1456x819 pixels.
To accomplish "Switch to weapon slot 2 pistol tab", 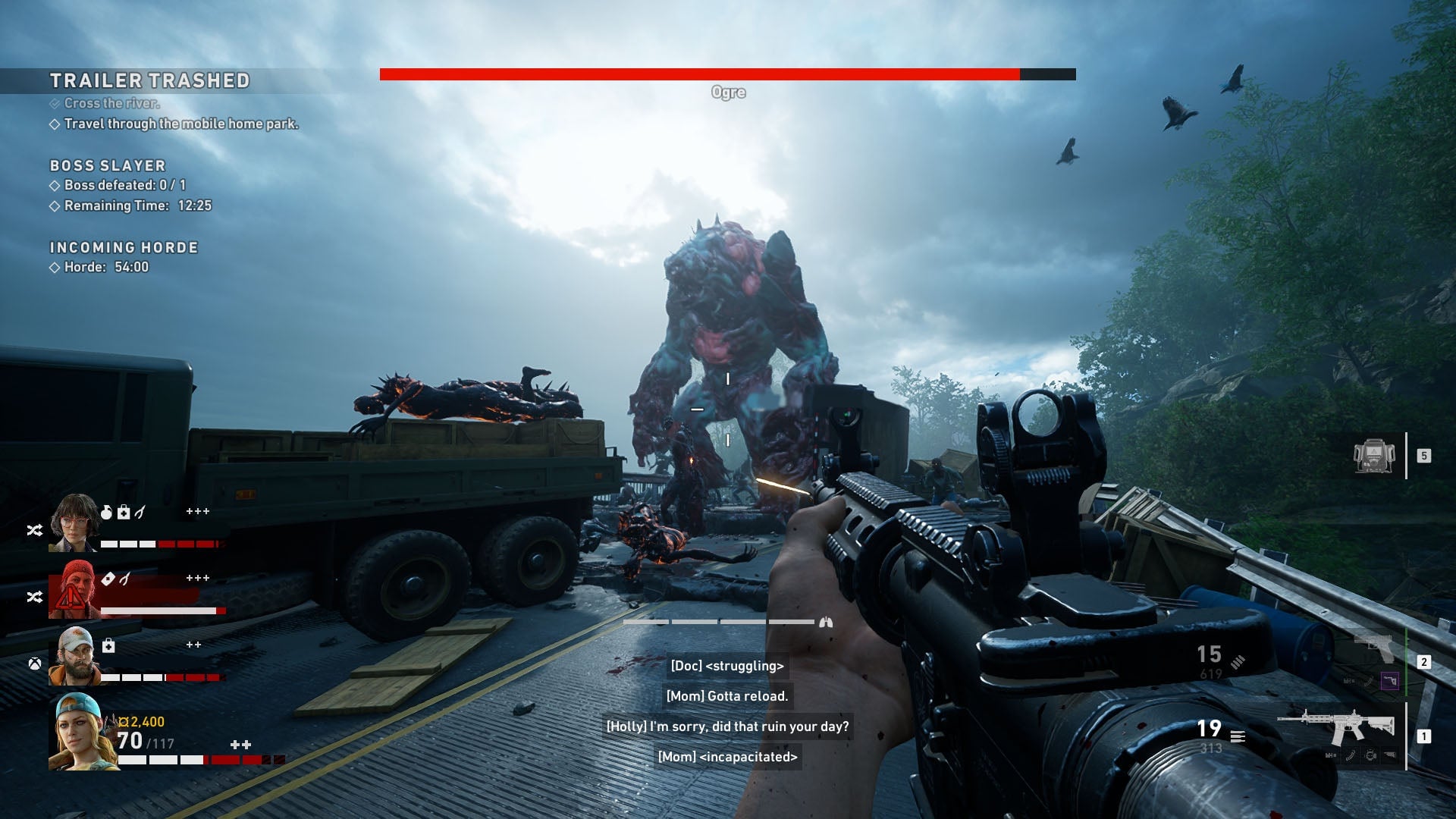I will [1424, 661].
